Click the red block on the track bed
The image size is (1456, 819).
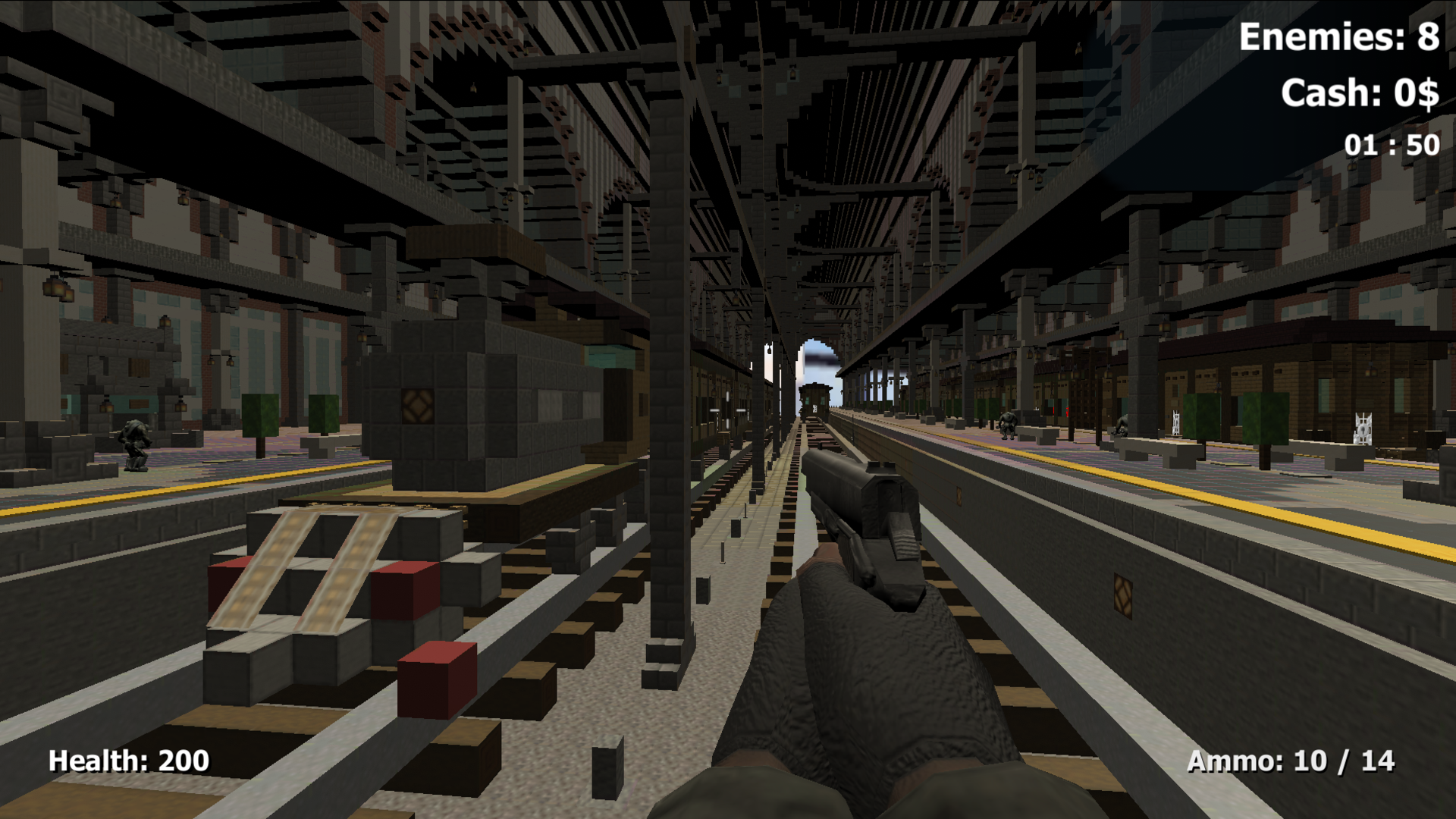coord(436,679)
